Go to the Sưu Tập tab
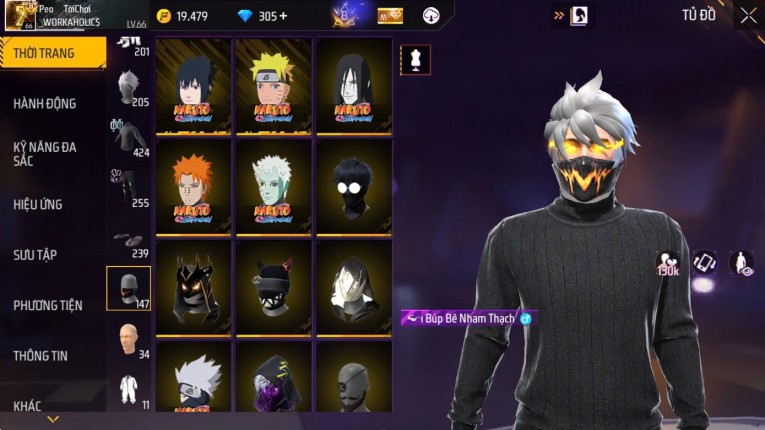The height and width of the screenshot is (430, 765). [x=38, y=254]
